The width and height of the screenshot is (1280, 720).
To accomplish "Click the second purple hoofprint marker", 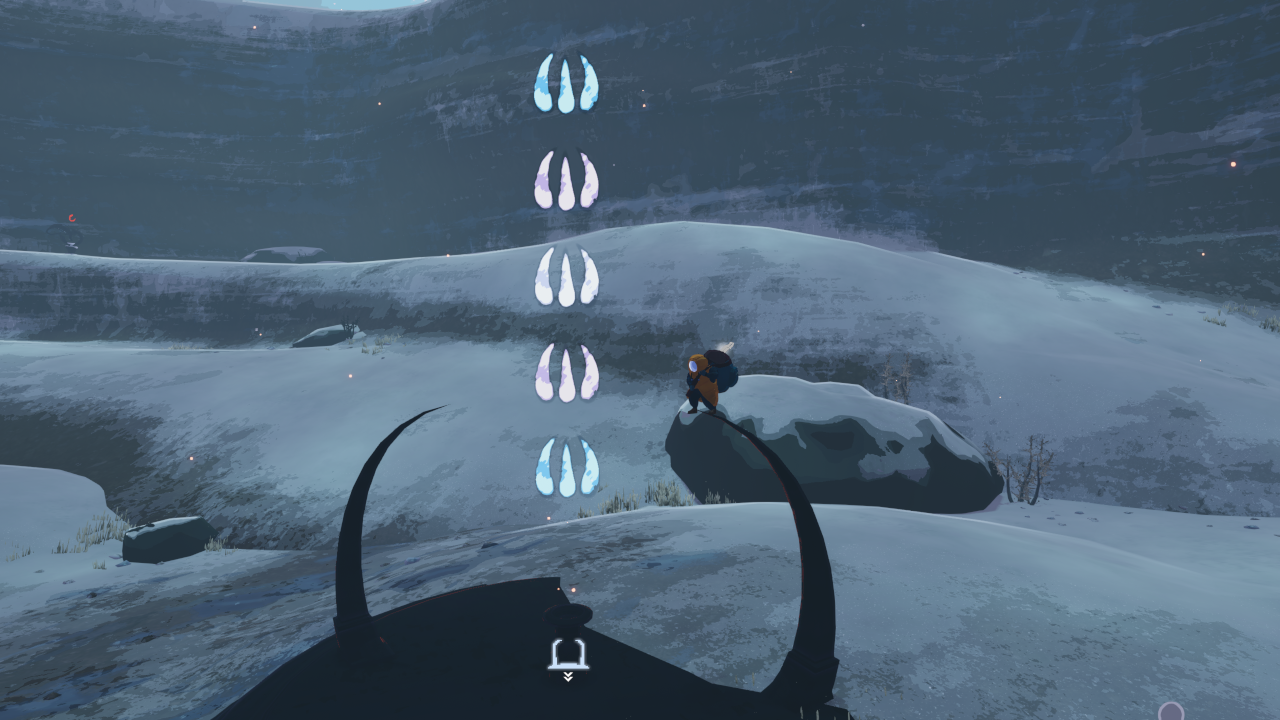I will pos(565,182).
